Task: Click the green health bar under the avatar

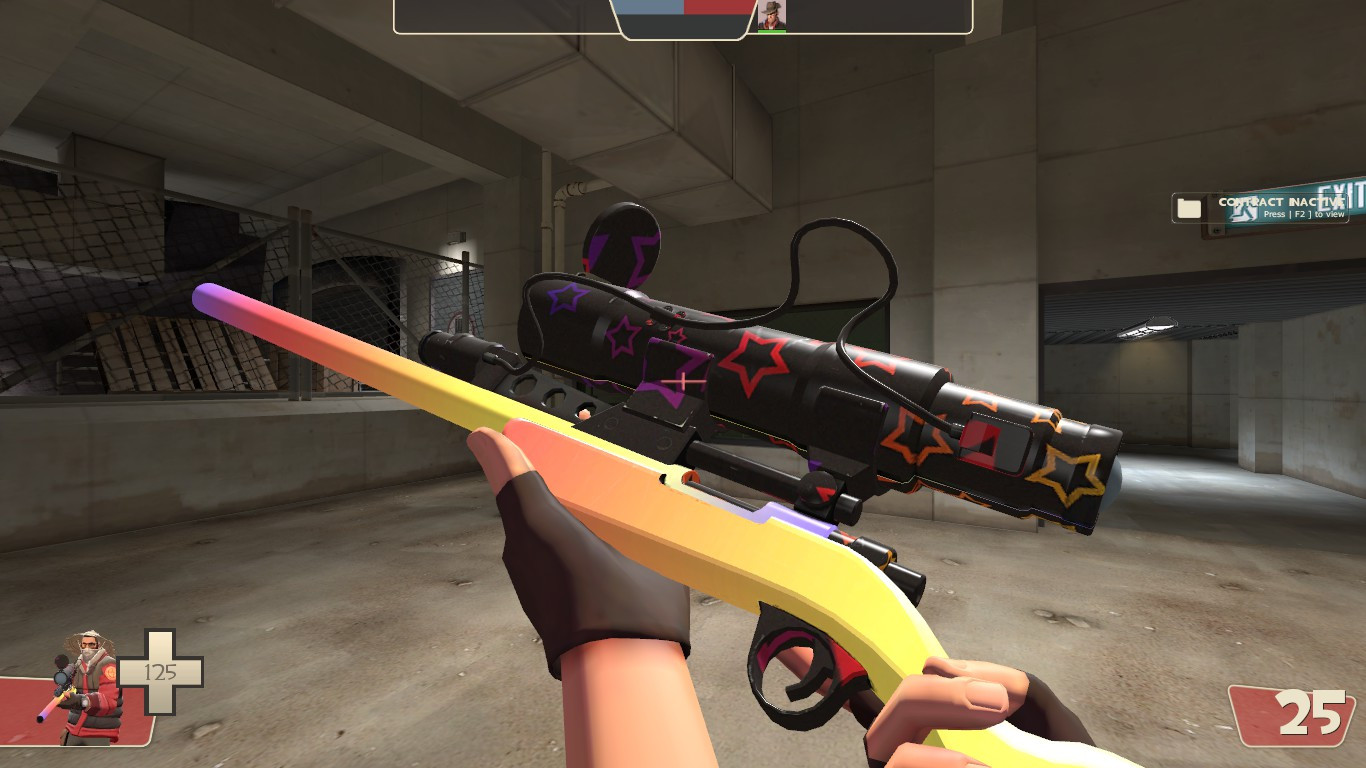Action: tap(770, 29)
